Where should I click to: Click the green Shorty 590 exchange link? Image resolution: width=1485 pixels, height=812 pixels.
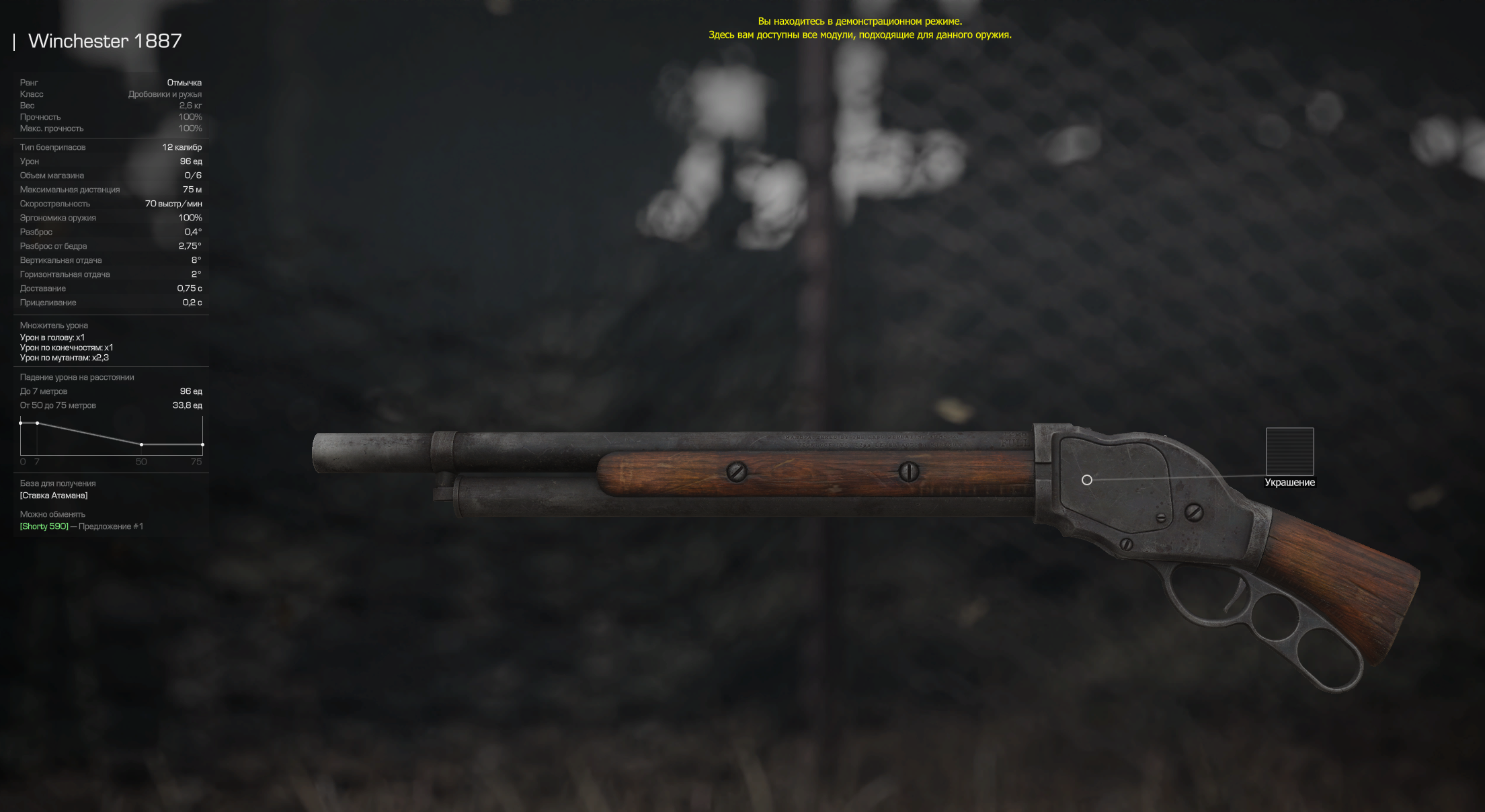coord(44,526)
